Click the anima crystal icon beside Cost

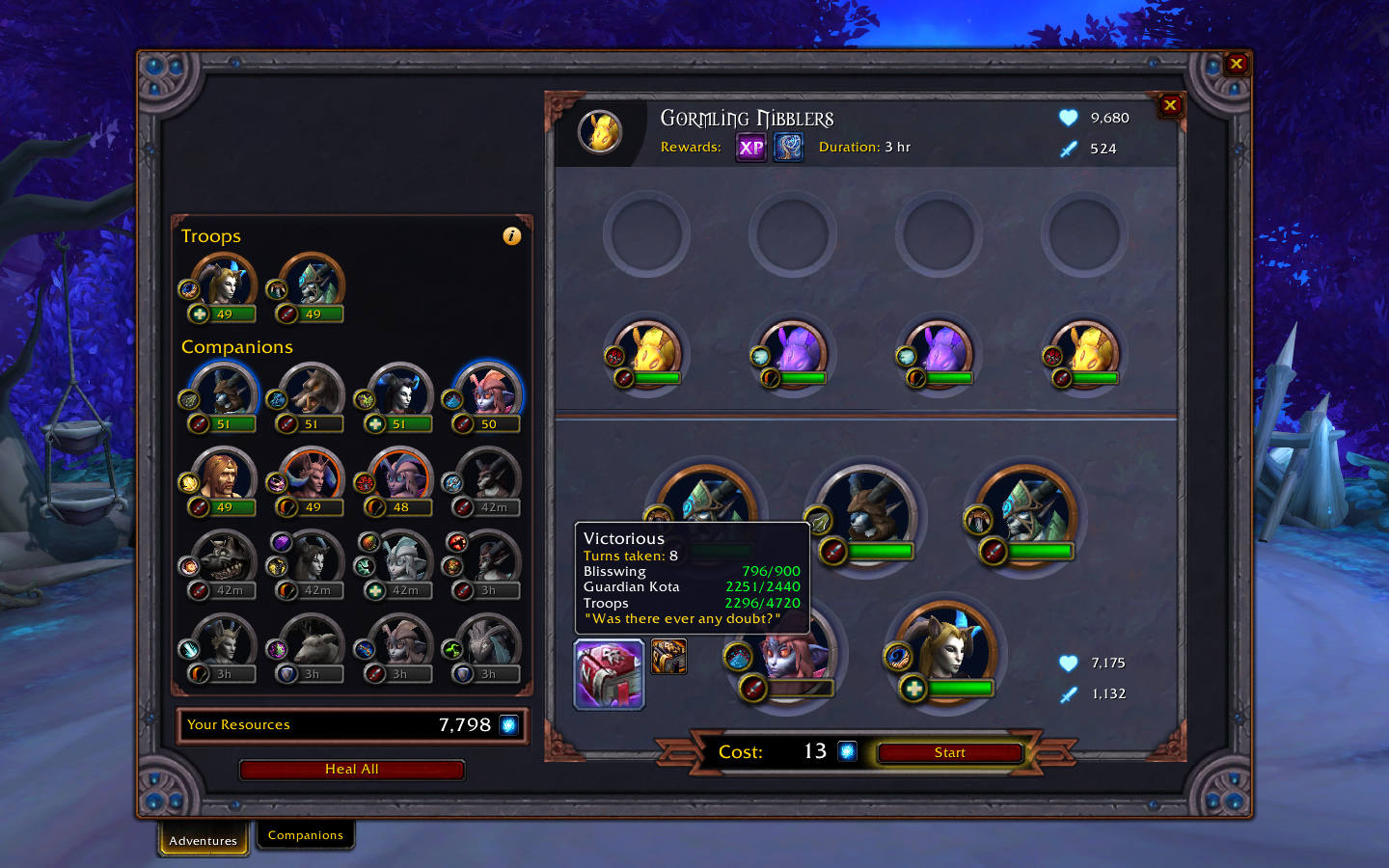[x=846, y=751]
